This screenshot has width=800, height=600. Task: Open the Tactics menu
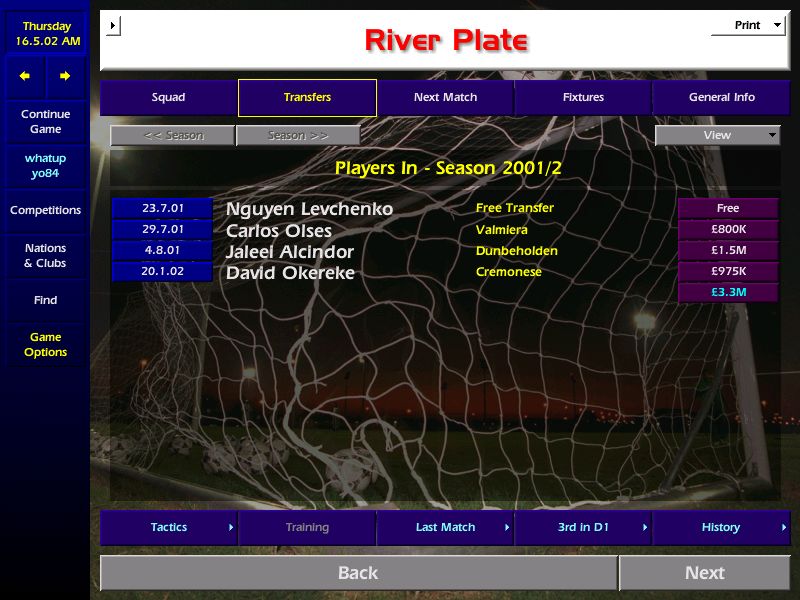pos(169,528)
